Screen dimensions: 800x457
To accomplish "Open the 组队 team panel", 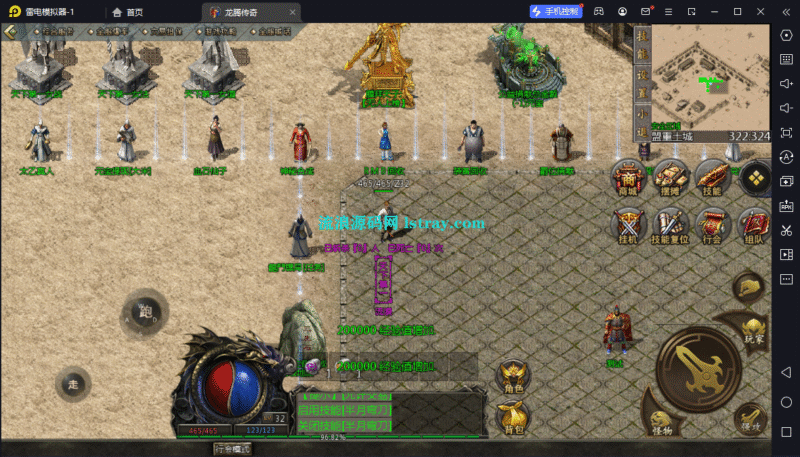I will point(755,225).
